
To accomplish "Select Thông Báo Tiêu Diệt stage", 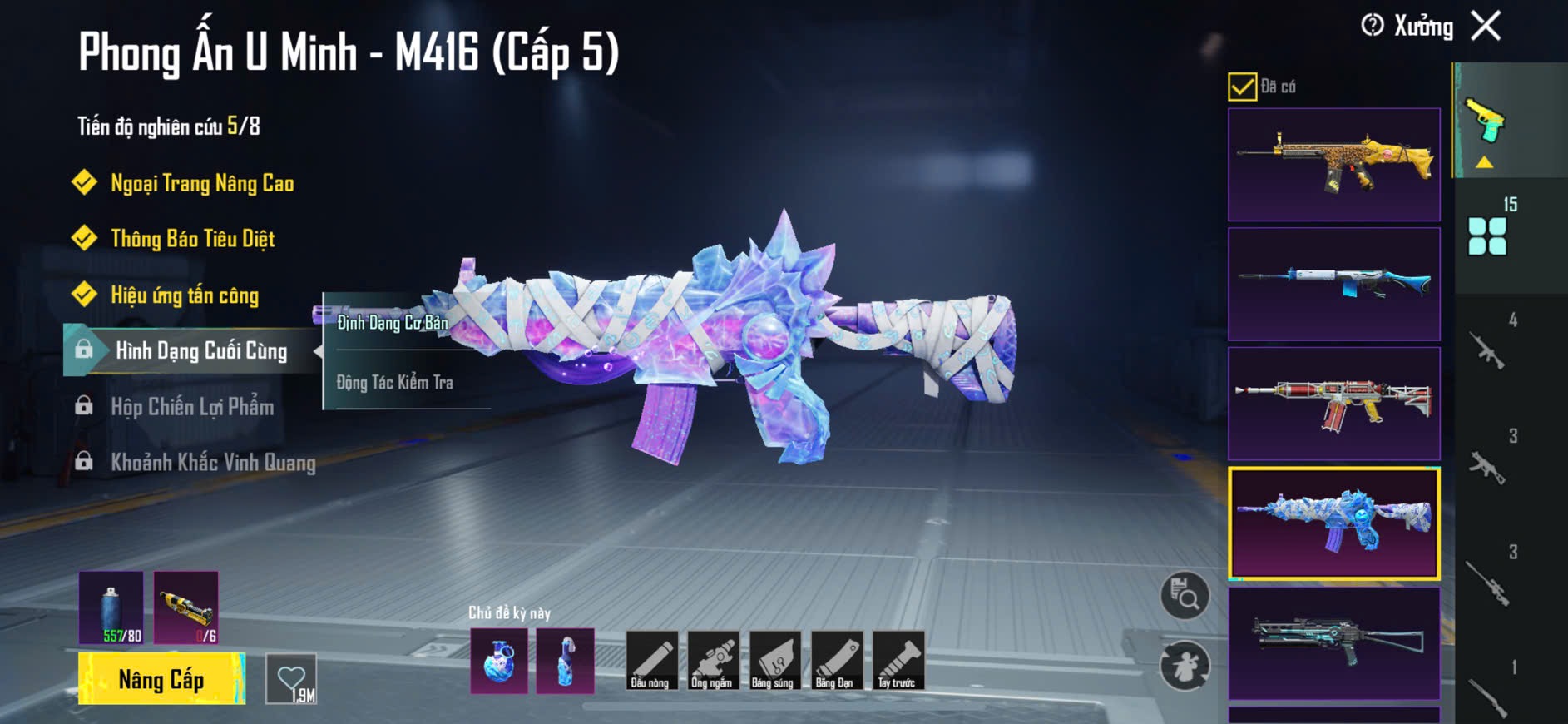I will pyautogui.click(x=192, y=239).
